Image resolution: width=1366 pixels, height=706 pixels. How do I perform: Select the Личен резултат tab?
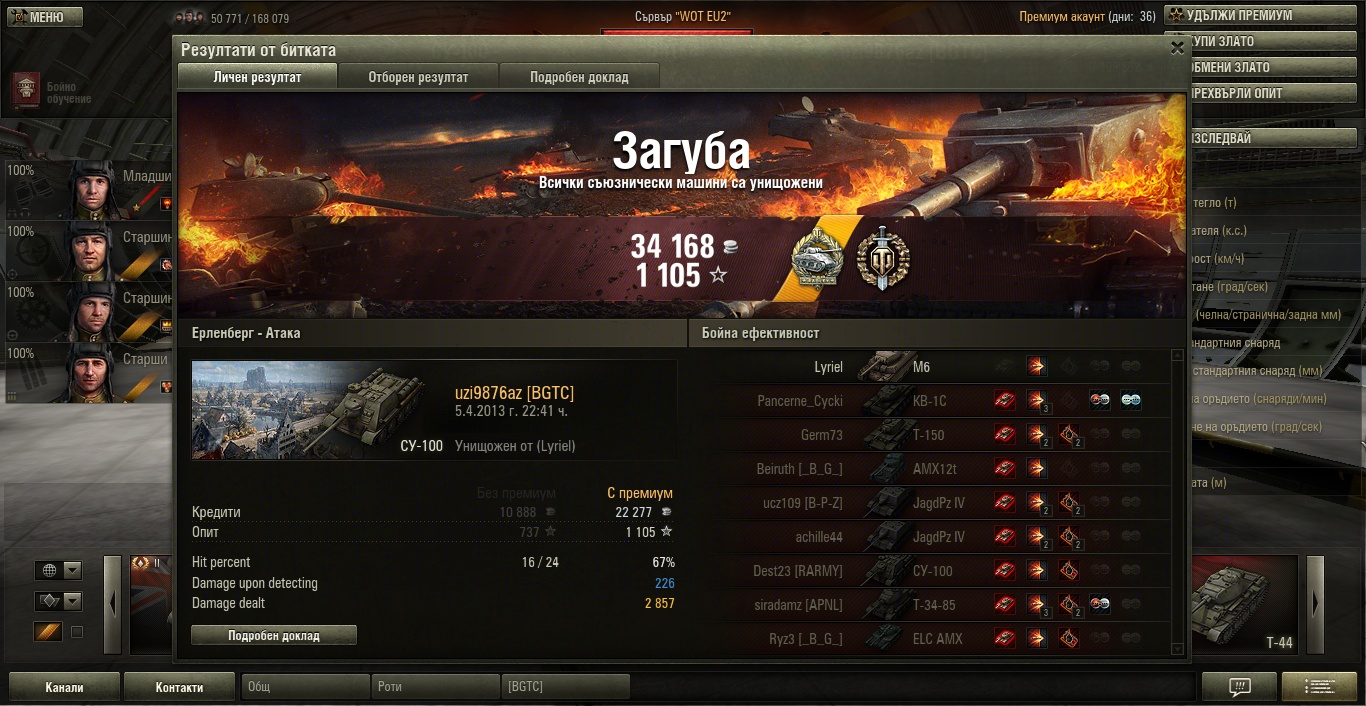click(x=257, y=77)
